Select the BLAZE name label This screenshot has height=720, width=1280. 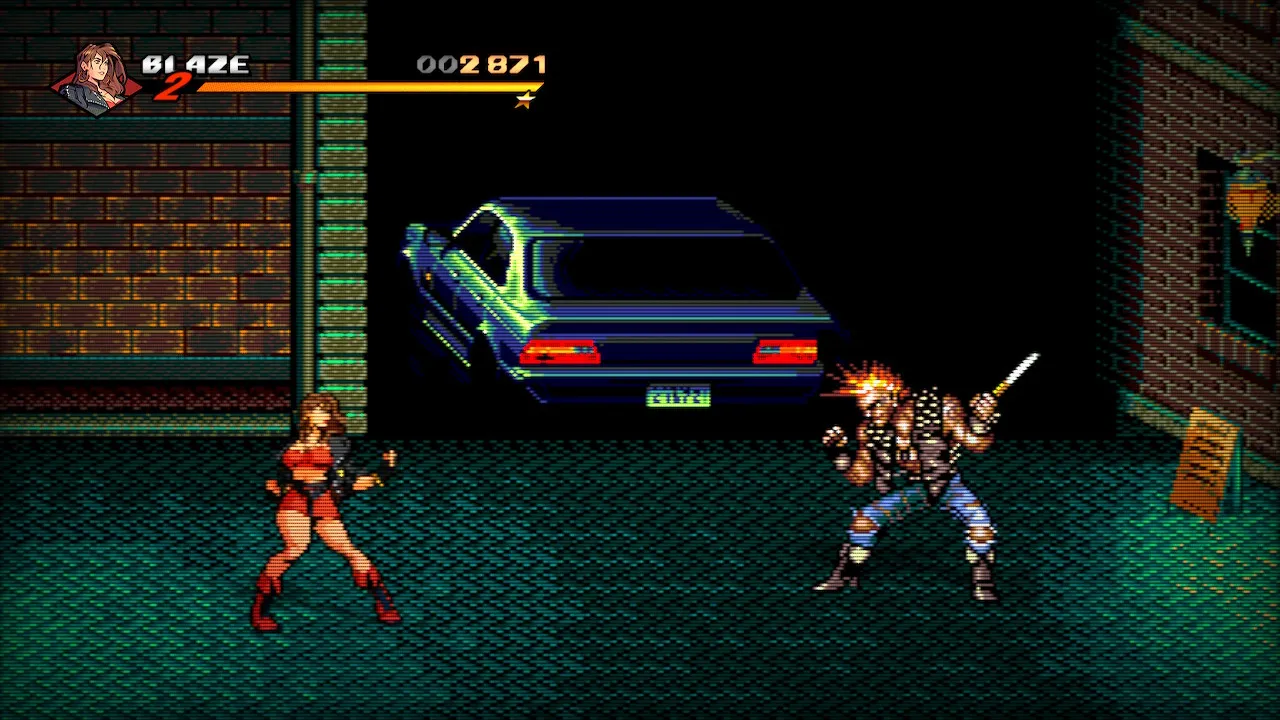tap(196, 63)
